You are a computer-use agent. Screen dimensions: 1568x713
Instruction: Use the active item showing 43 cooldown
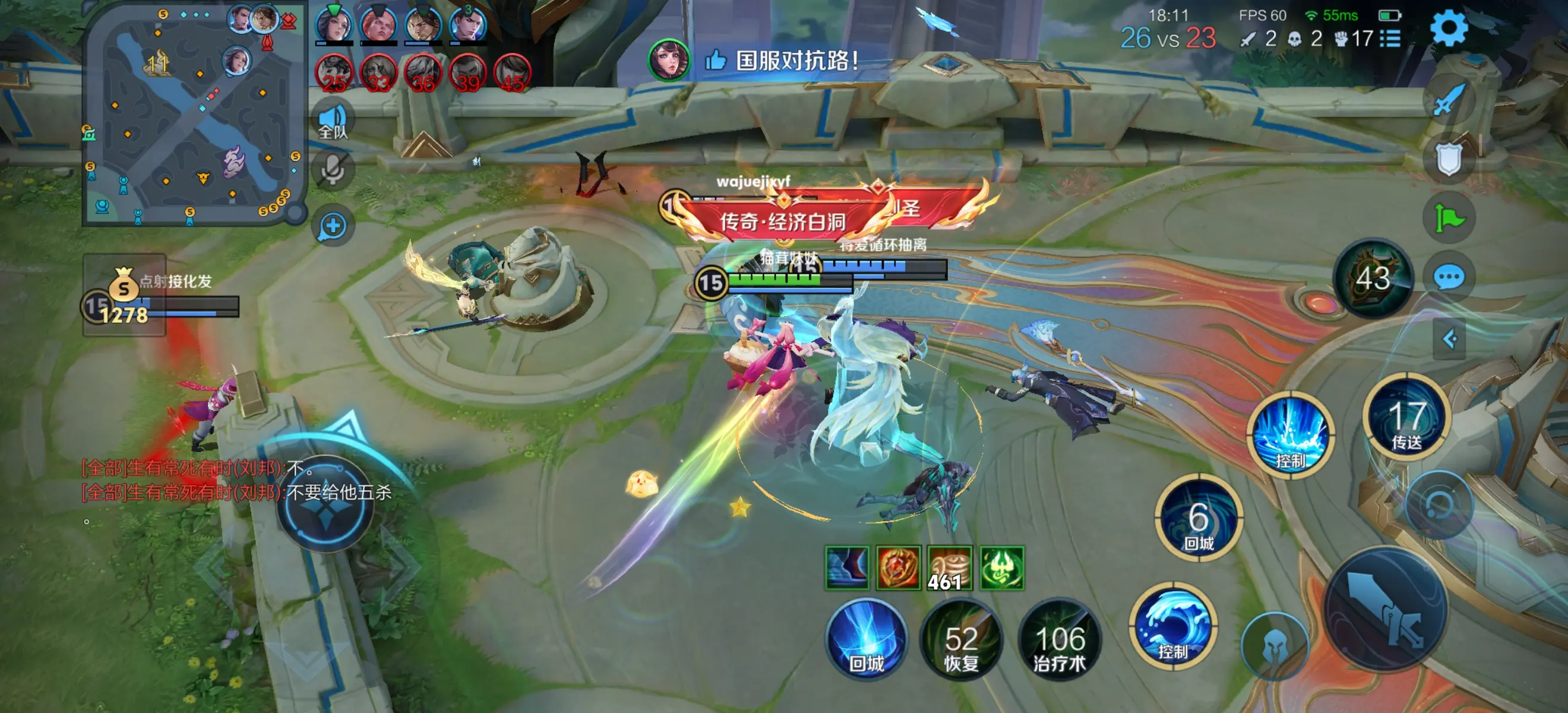(x=1373, y=278)
